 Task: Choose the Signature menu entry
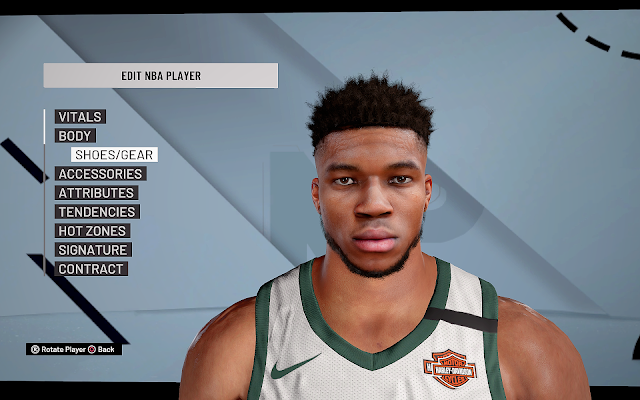(x=93, y=250)
